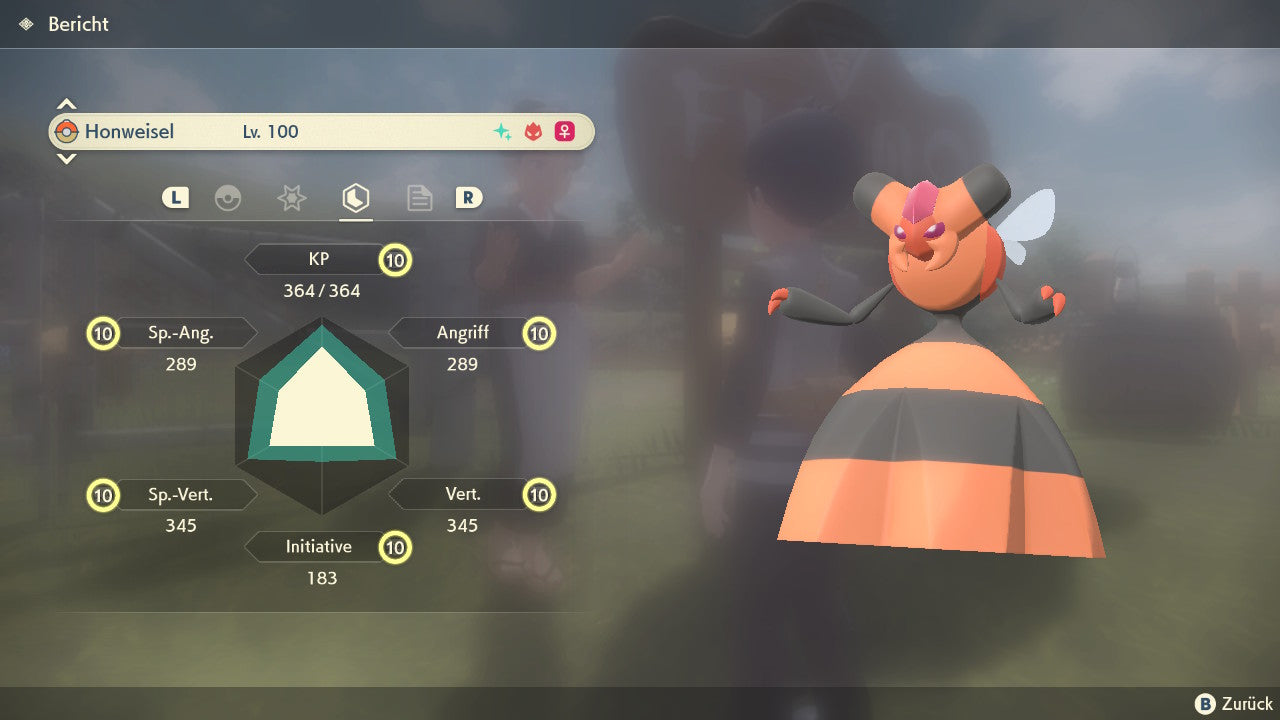Select the Honweisel name bar
Viewport: 1280px width, 720px height.
coord(321,132)
